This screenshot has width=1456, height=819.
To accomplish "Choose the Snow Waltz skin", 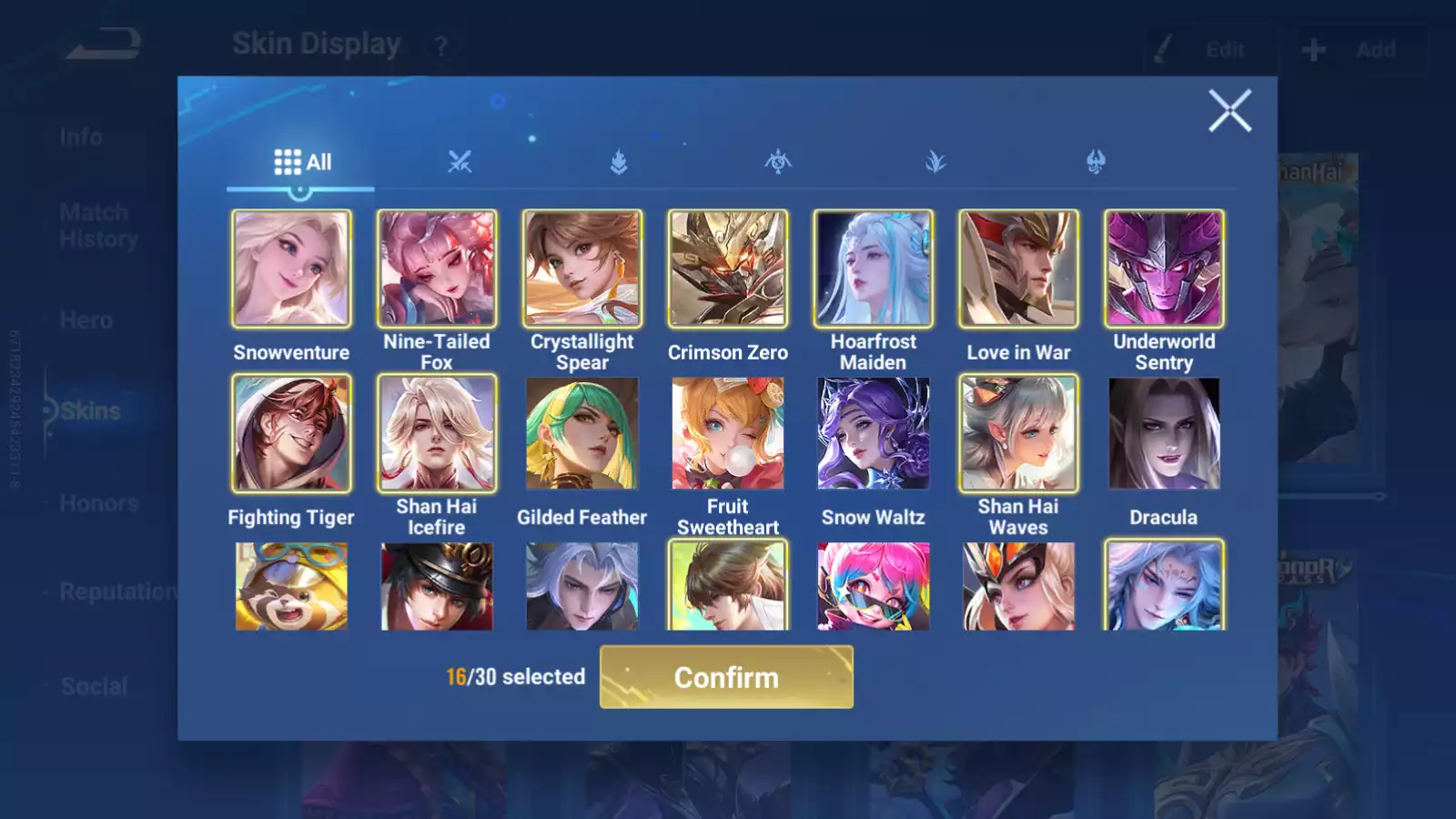I will 874,433.
